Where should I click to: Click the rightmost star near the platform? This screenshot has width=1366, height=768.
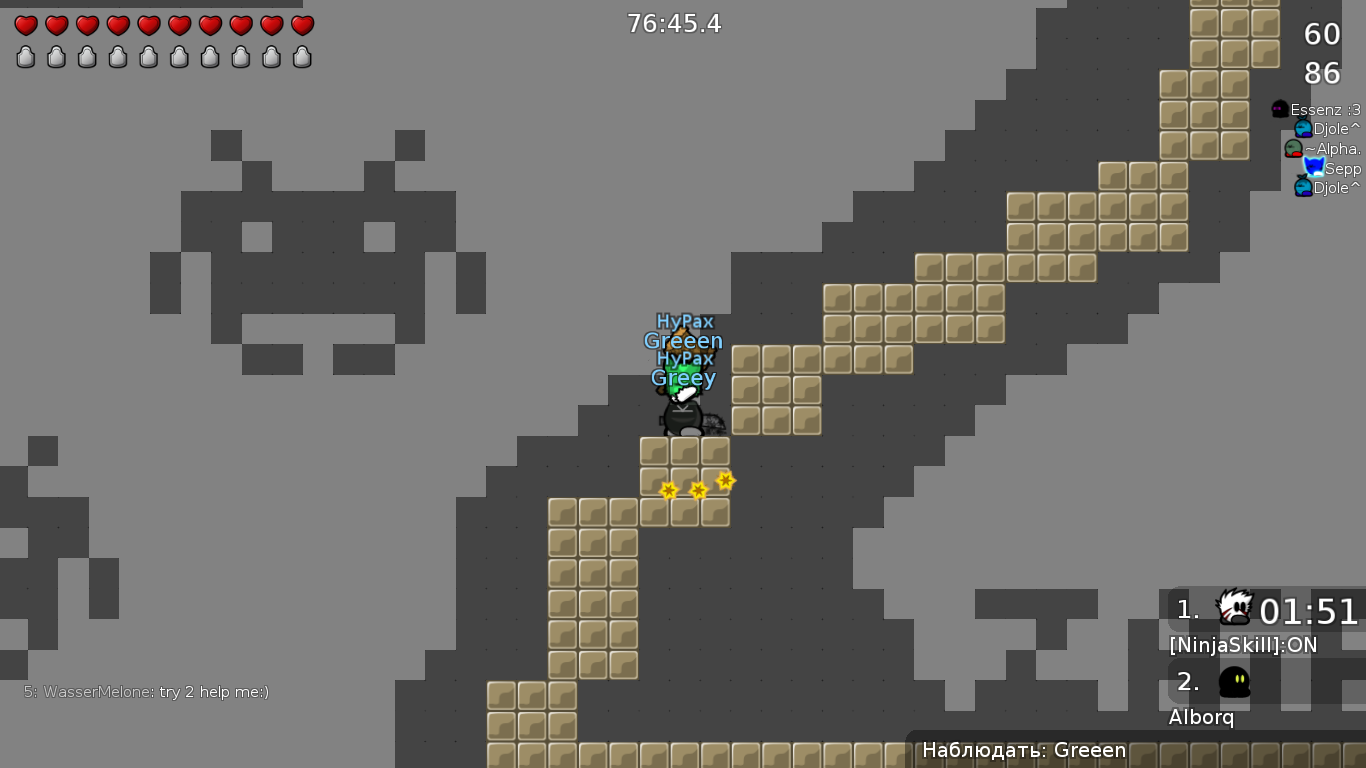pyautogui.click(x=724, y=481)
